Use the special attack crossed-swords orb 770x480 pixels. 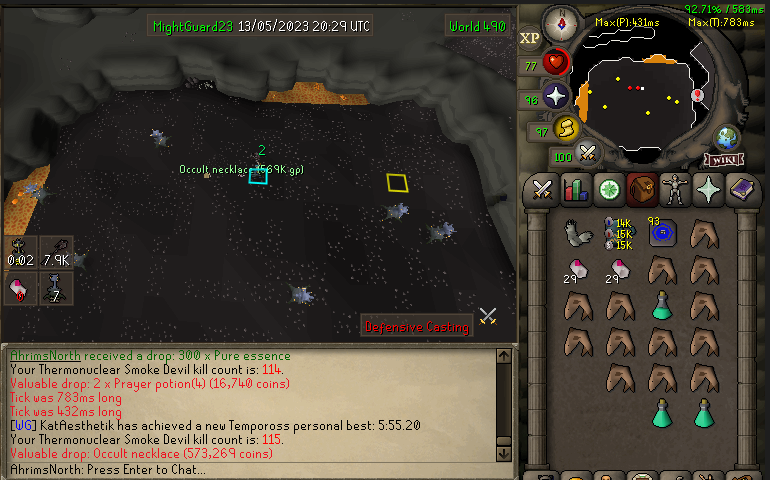[588, 155]
